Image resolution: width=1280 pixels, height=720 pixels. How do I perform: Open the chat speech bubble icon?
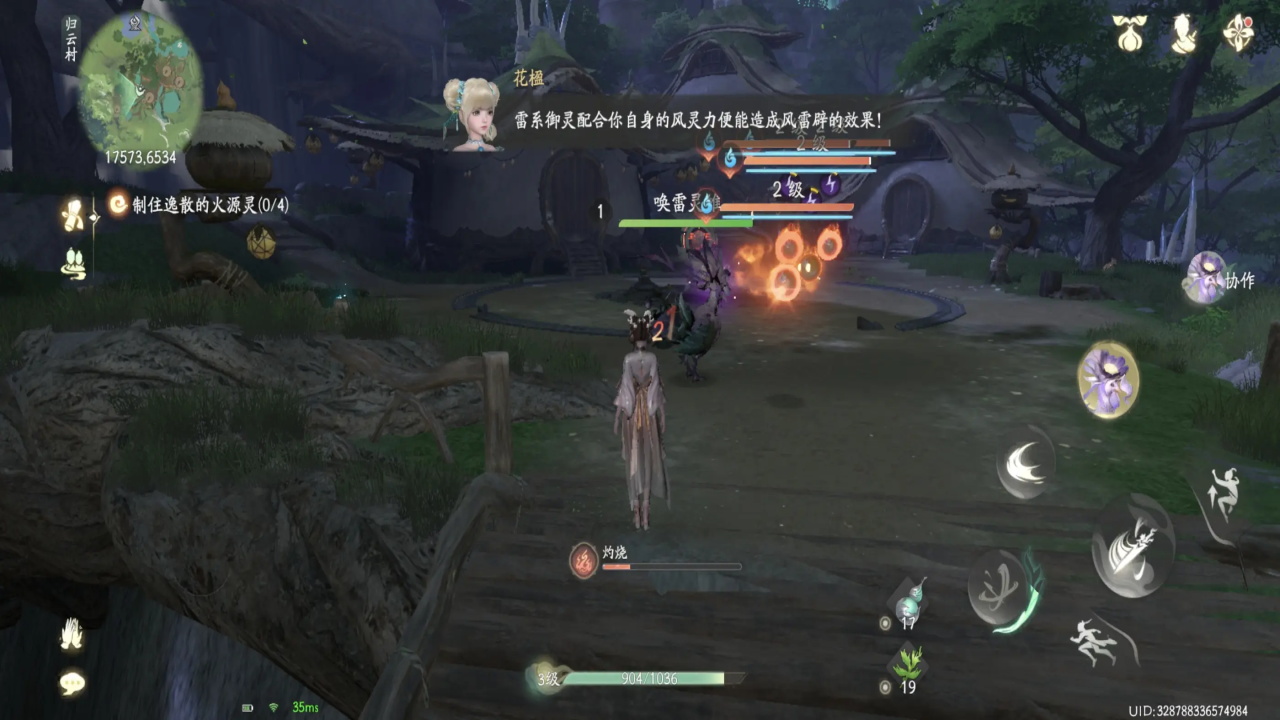72,683
